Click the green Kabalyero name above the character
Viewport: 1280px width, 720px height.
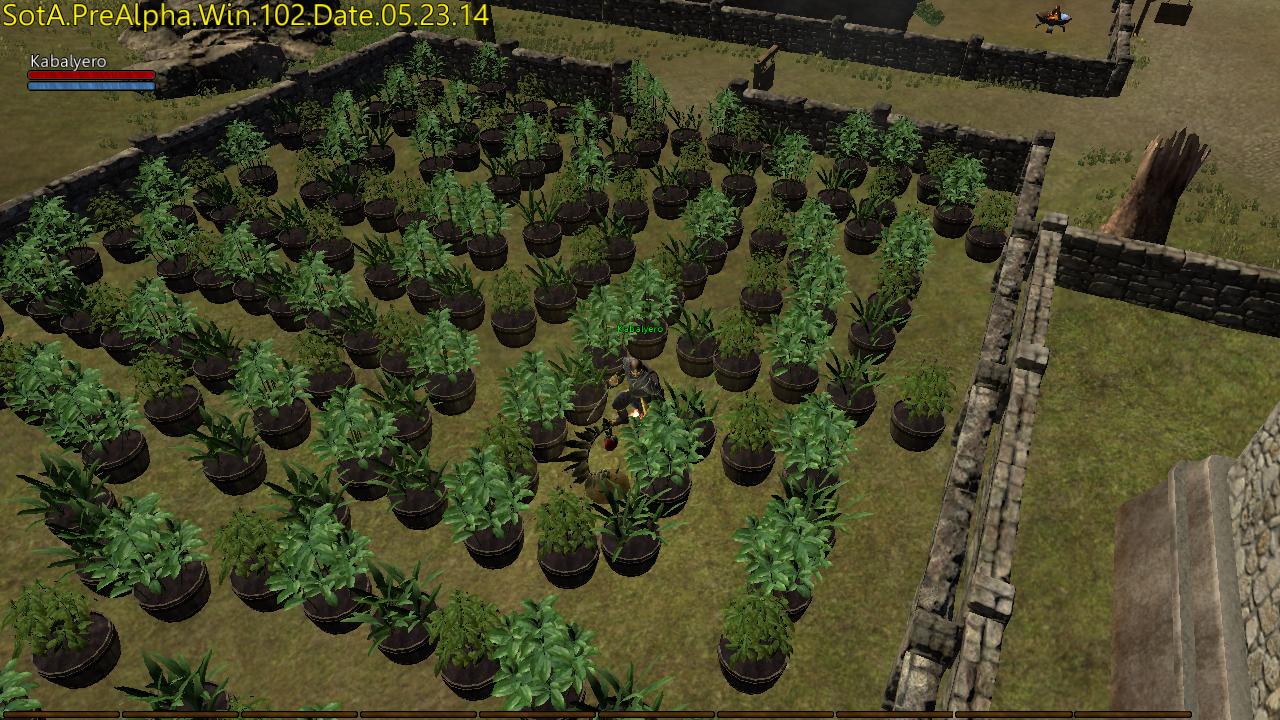click(x=641, y=328)
